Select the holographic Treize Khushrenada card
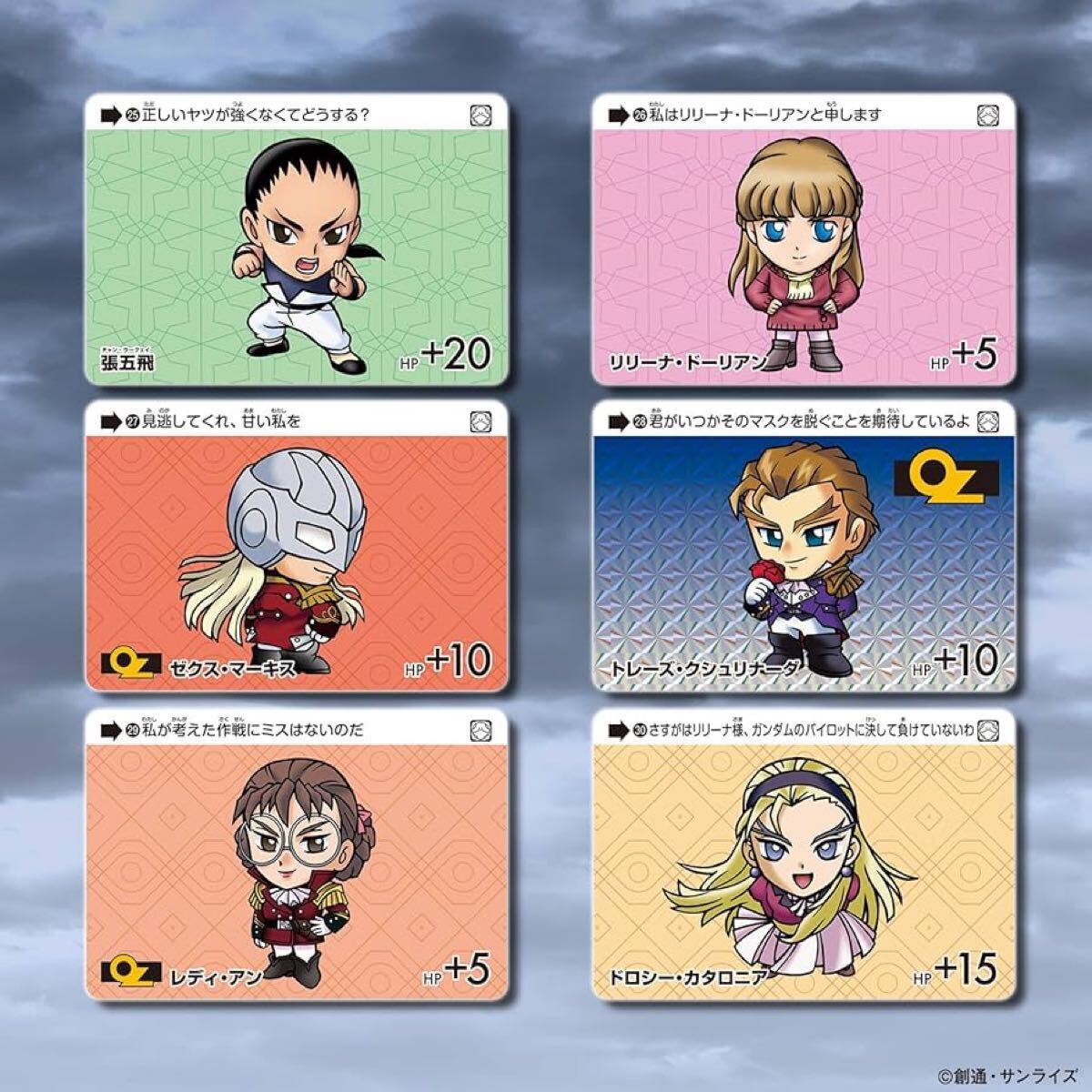 click(804, 546)
